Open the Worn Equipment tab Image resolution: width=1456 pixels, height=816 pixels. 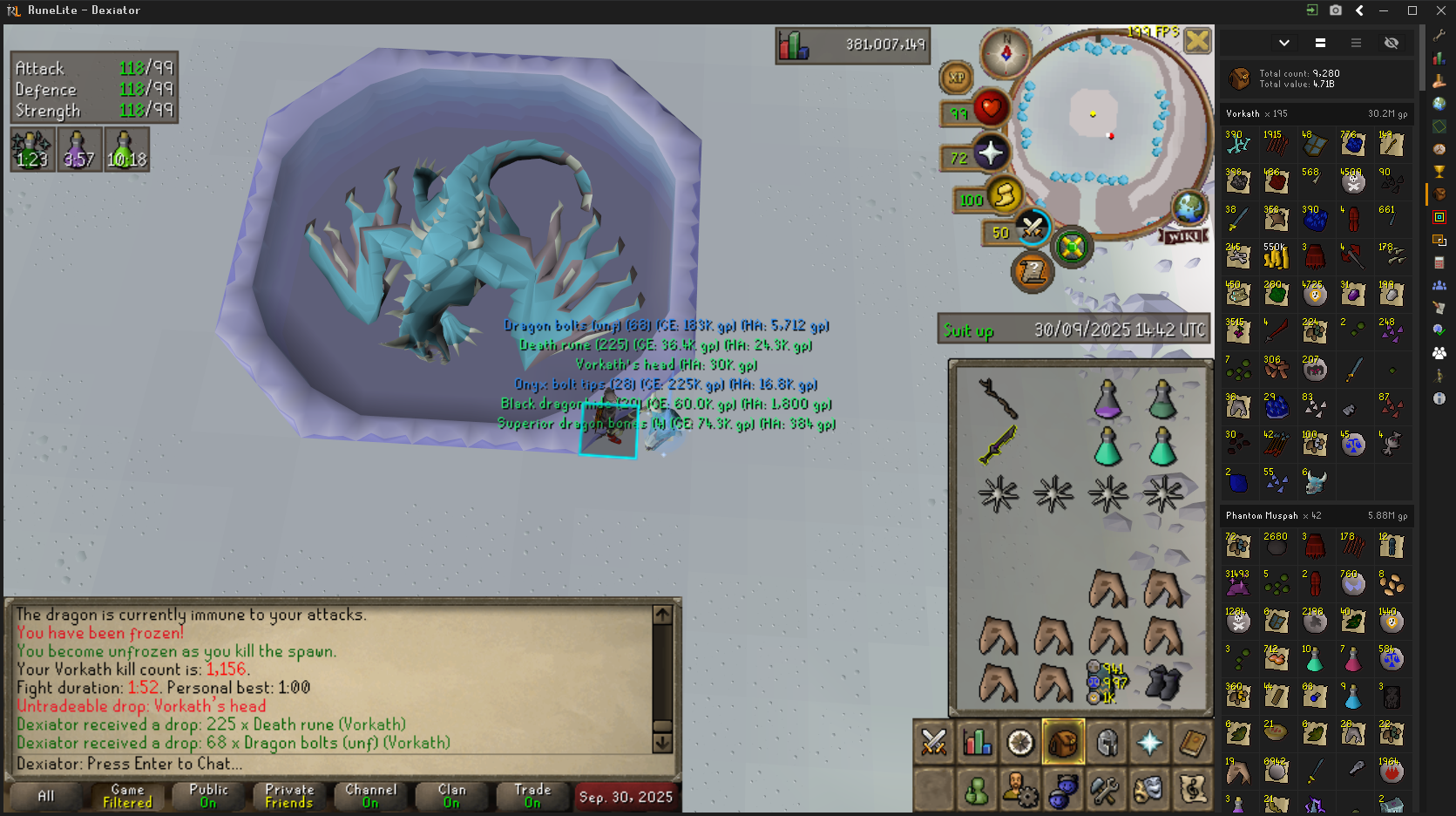click(1107, 743)
